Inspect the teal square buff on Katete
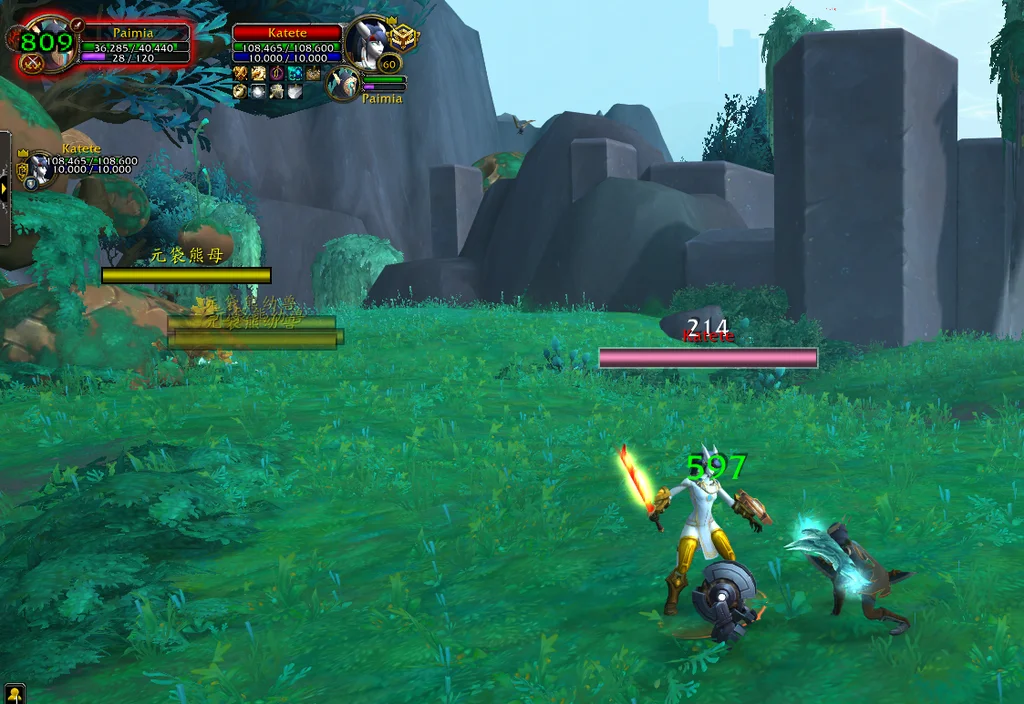The image size is (1024, 704). 295,73
